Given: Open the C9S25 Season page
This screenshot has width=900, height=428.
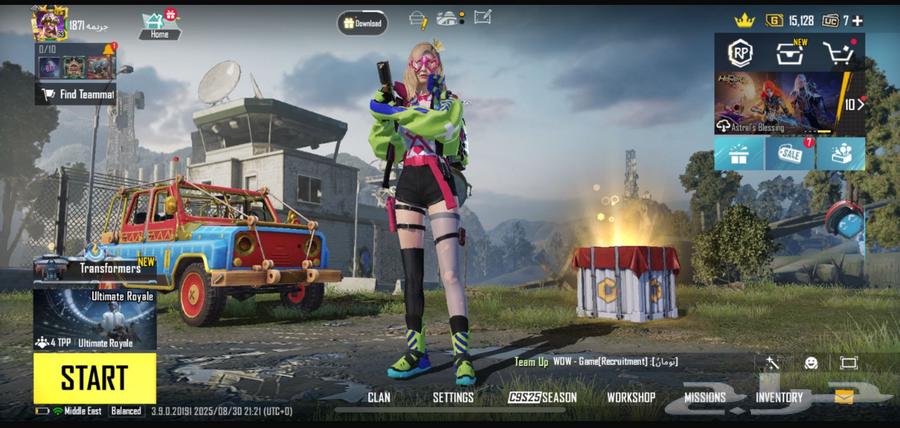Looking at the screenshot, I should tap(543, 397).
